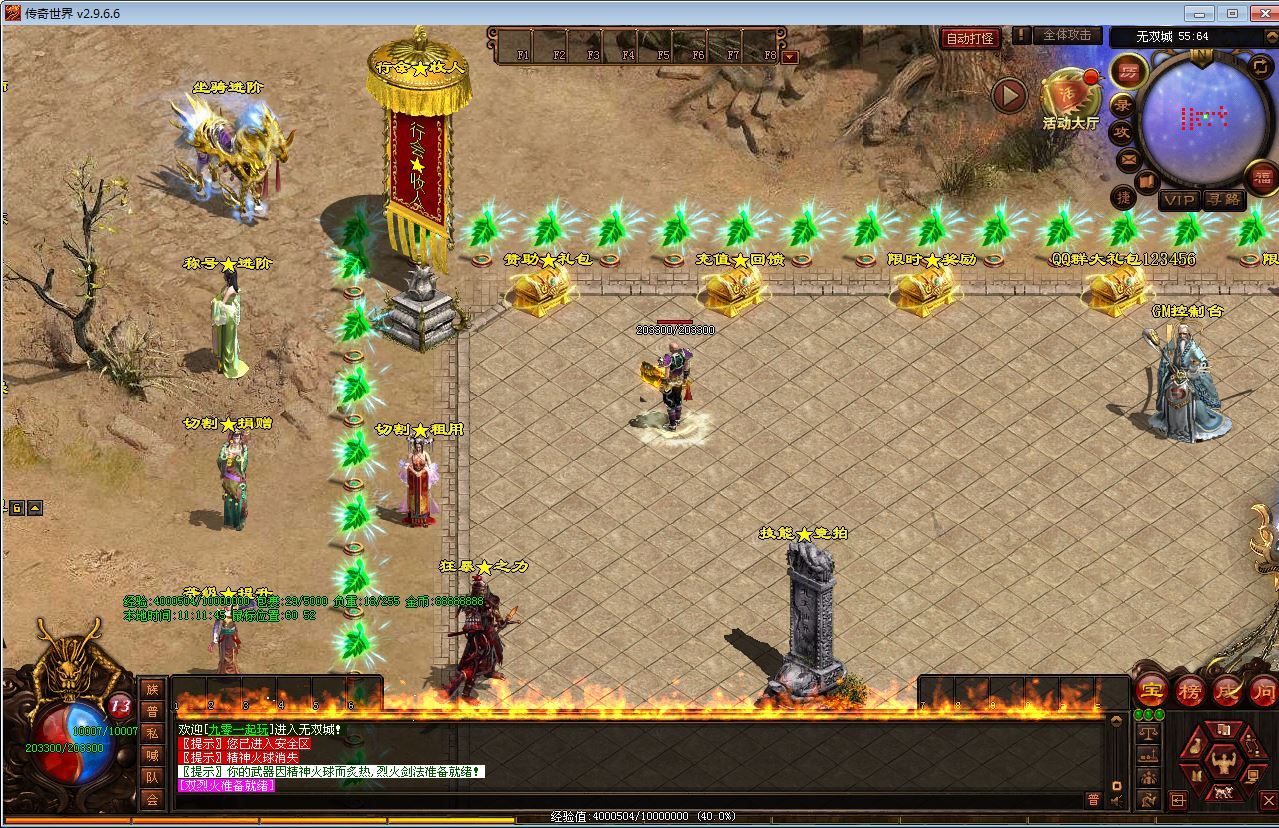1279x828 pixels.
Task: Open the balance scales trade icon
Action: (x=1148, y=735)
